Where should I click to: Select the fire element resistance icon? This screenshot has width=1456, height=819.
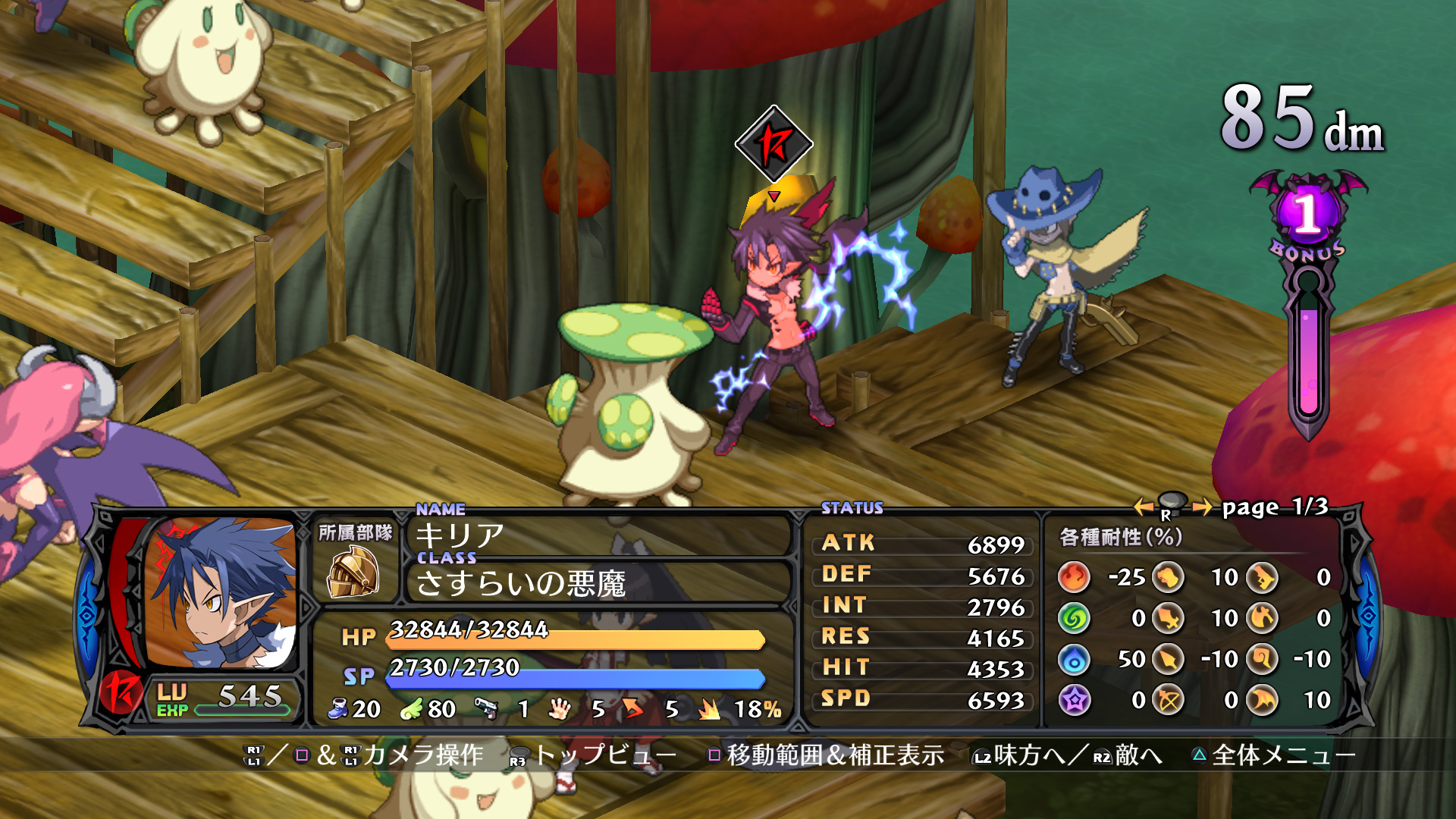pos(1073,577)
